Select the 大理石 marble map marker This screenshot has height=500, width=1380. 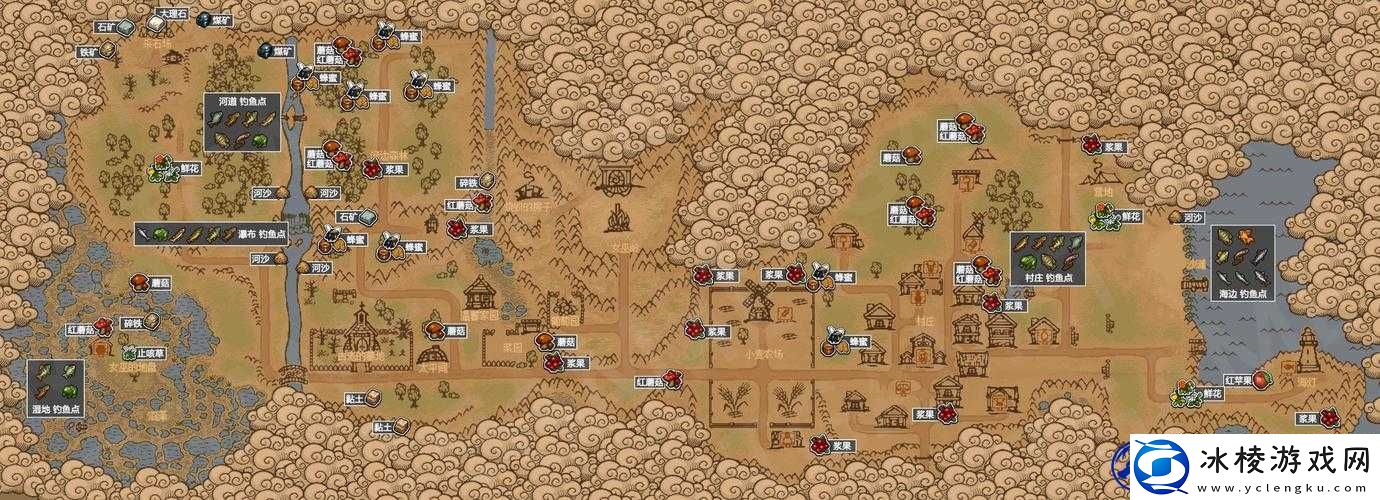[x=165, y=21]
